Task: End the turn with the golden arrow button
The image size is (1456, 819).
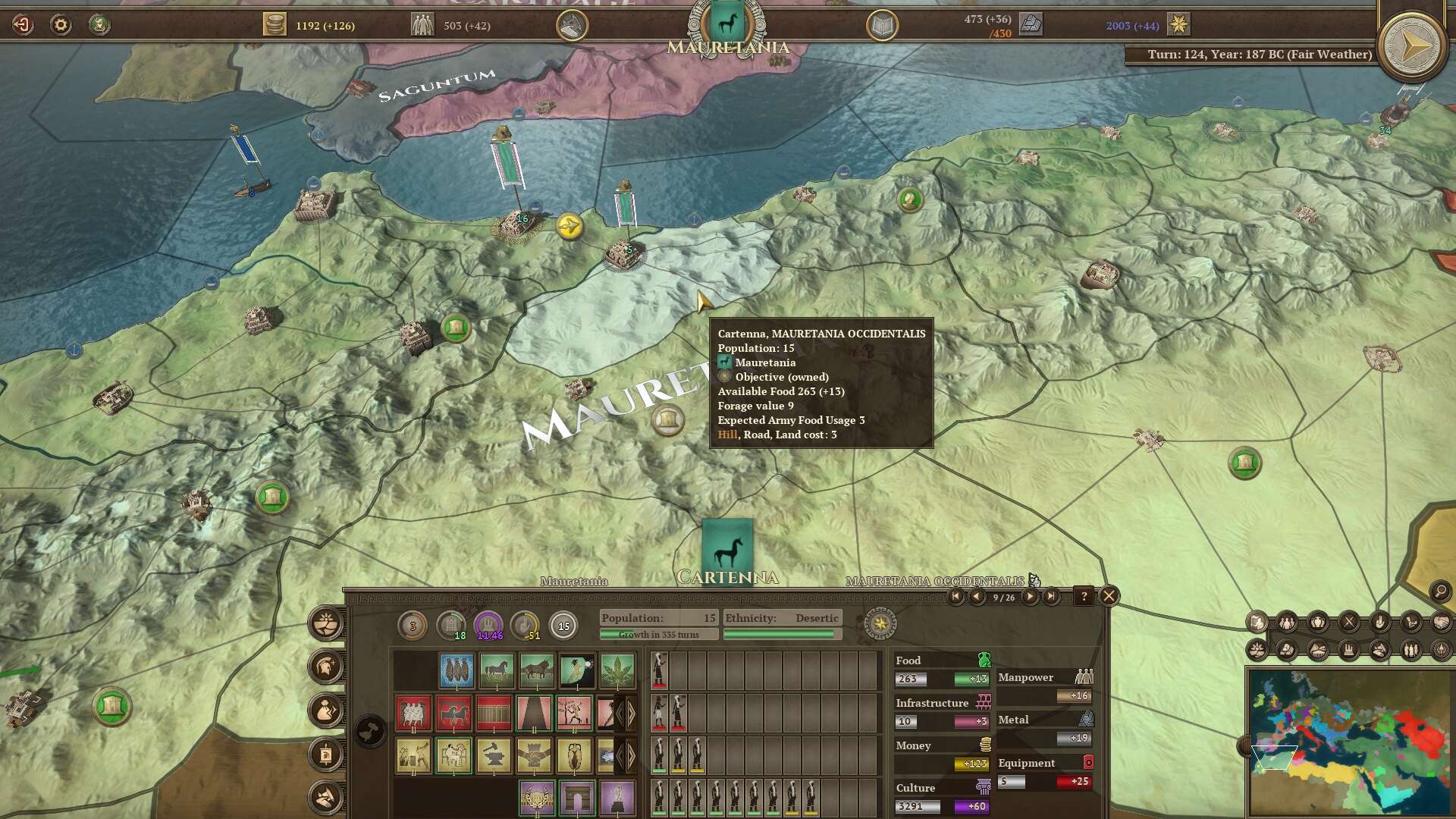Action: coord(1411,47)
